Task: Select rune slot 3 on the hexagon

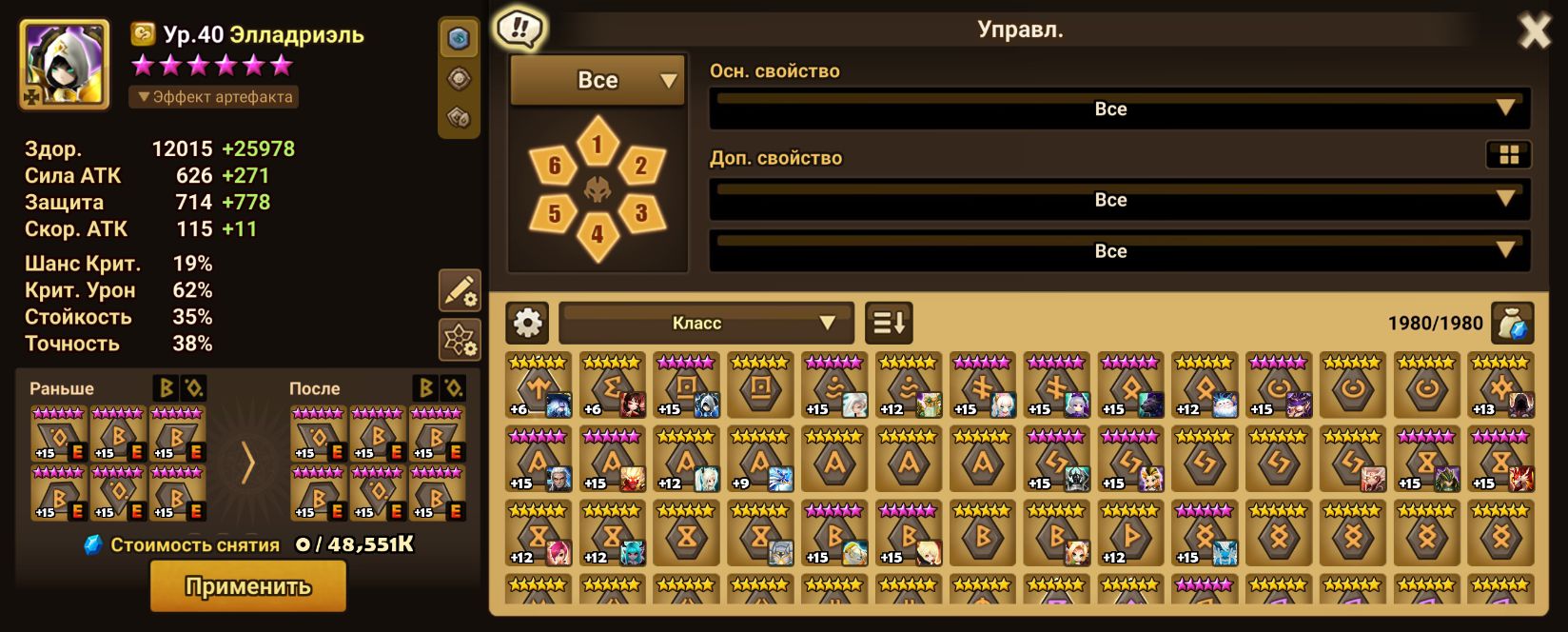Action: 640,212
